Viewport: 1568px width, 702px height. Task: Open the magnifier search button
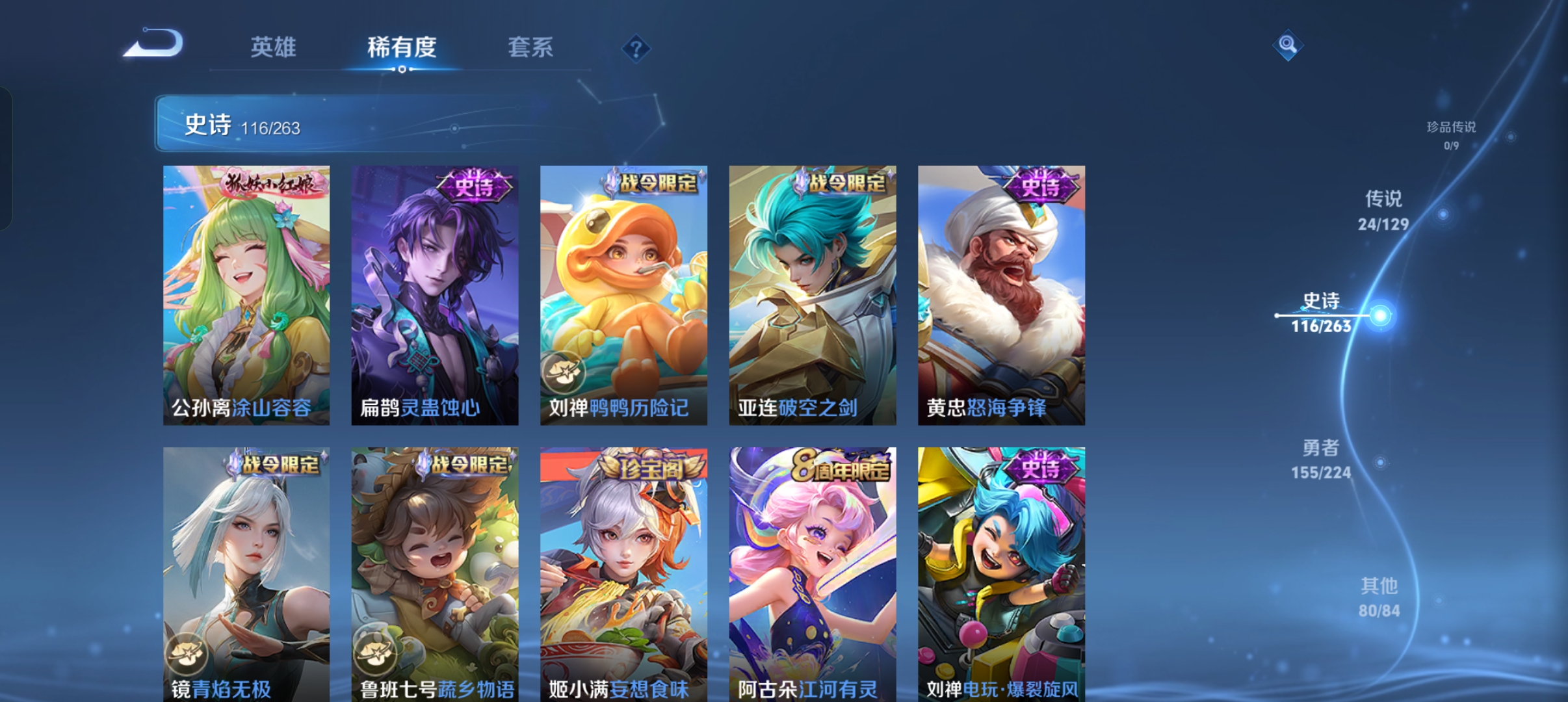click(x=1287, y=45)
